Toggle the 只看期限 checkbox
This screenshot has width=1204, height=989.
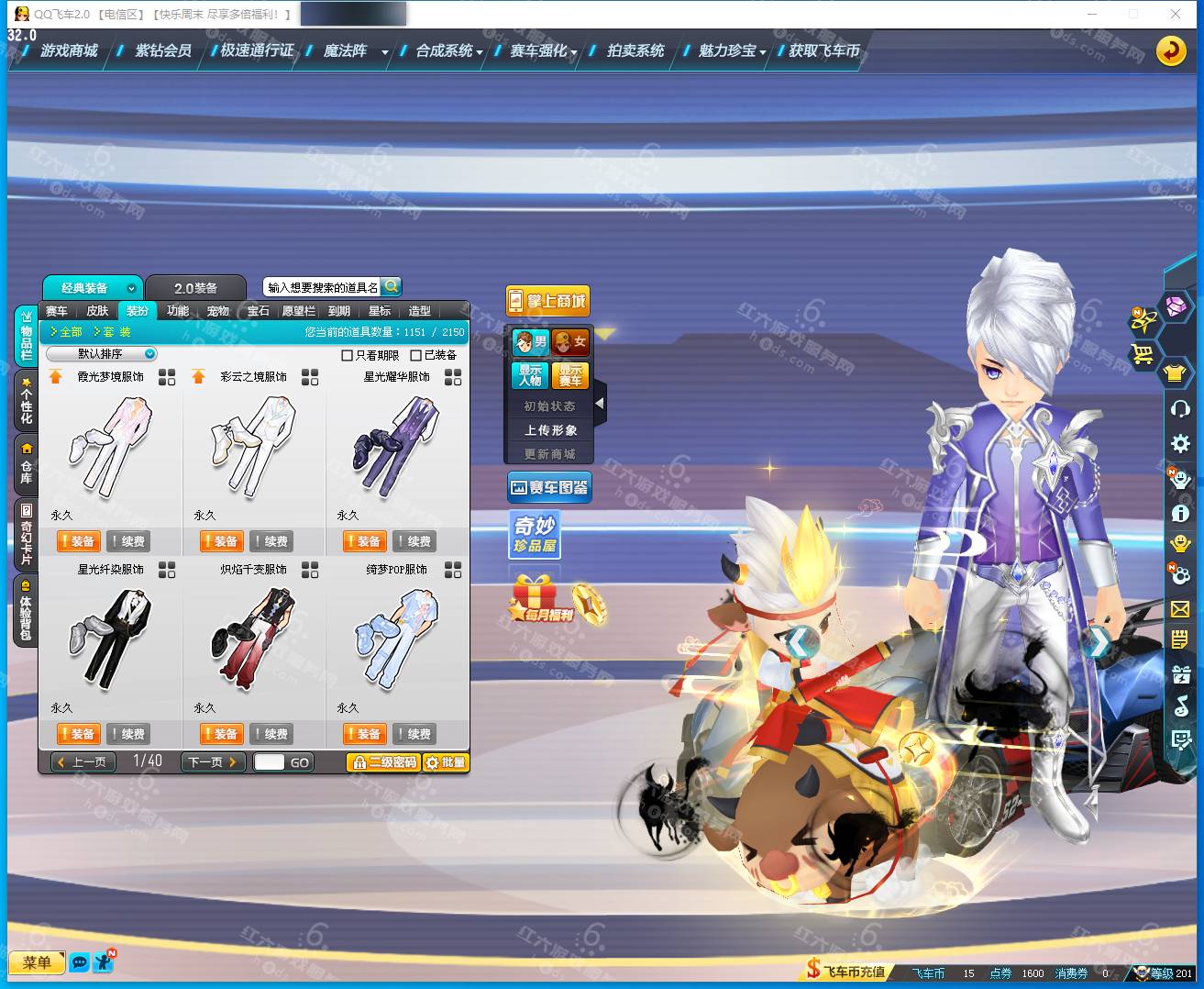coord(348,355)
